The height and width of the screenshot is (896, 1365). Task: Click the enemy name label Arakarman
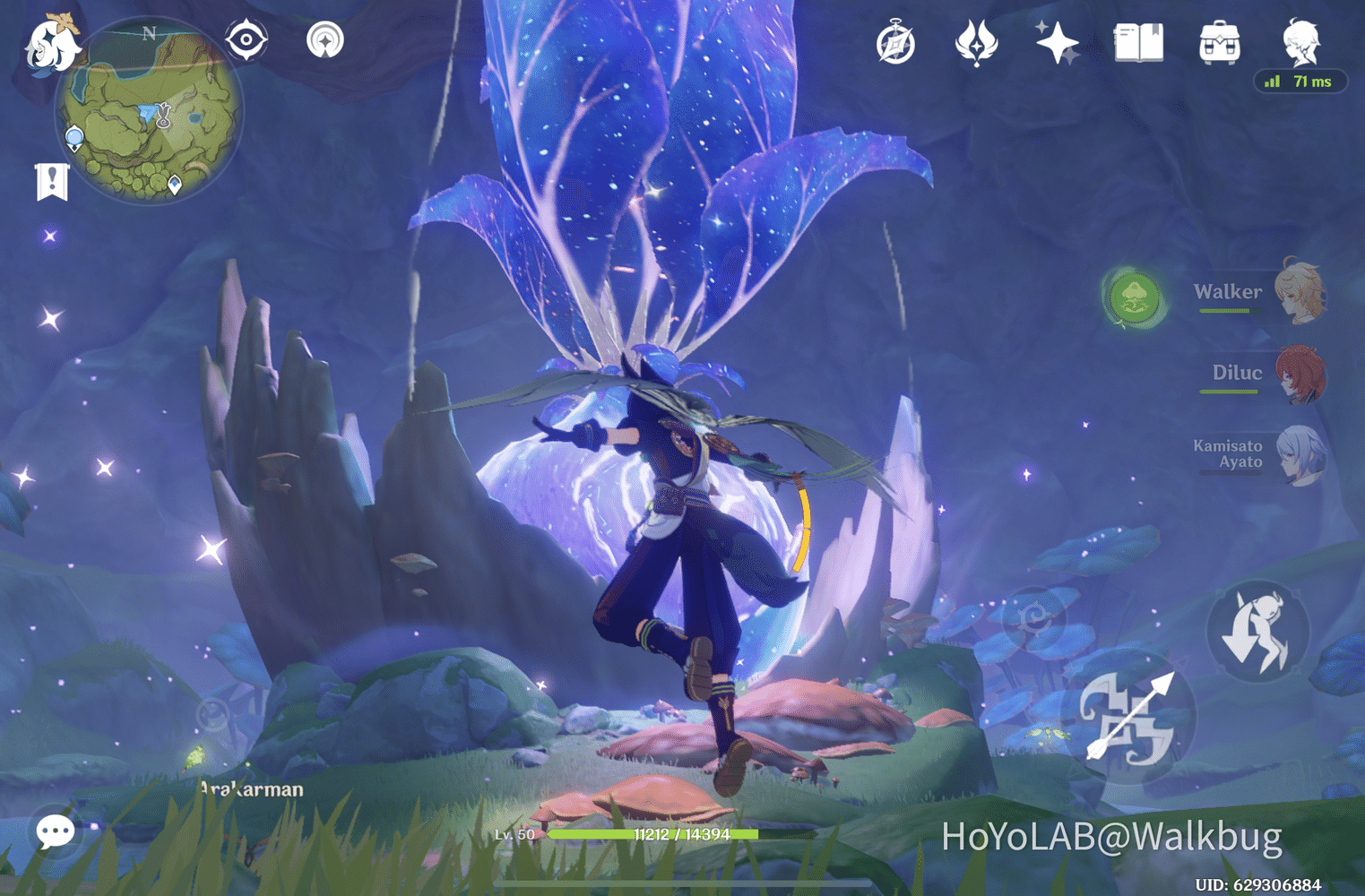252,789
